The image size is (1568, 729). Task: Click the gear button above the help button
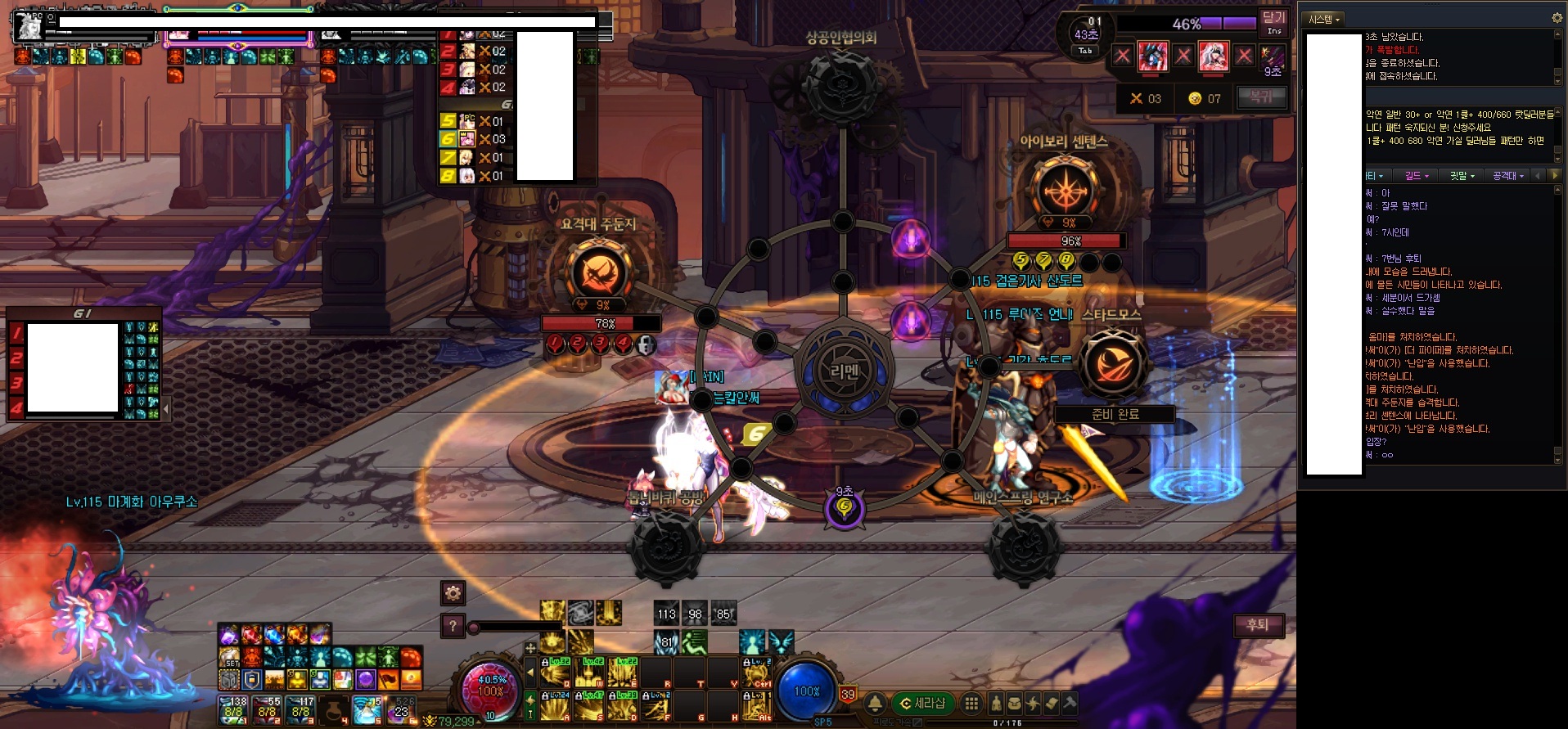tap(453, 592)
